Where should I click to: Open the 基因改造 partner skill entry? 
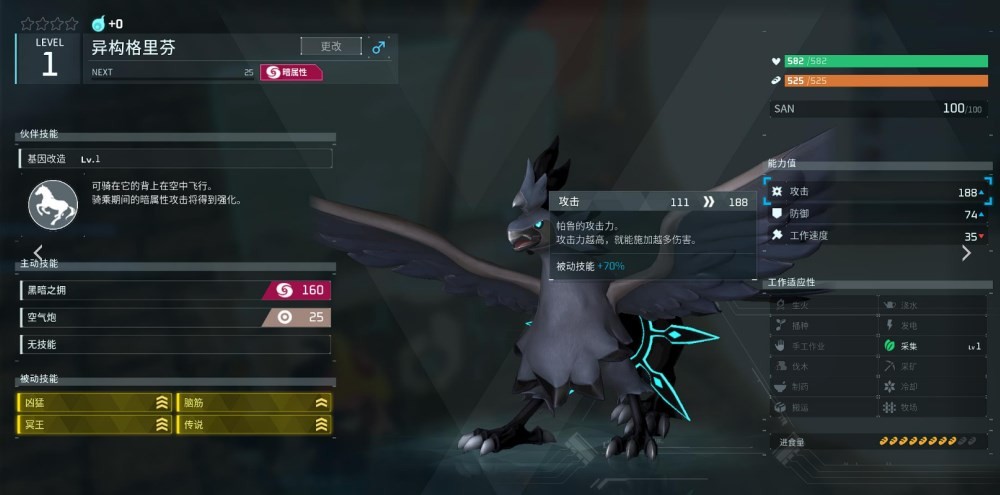175,158
